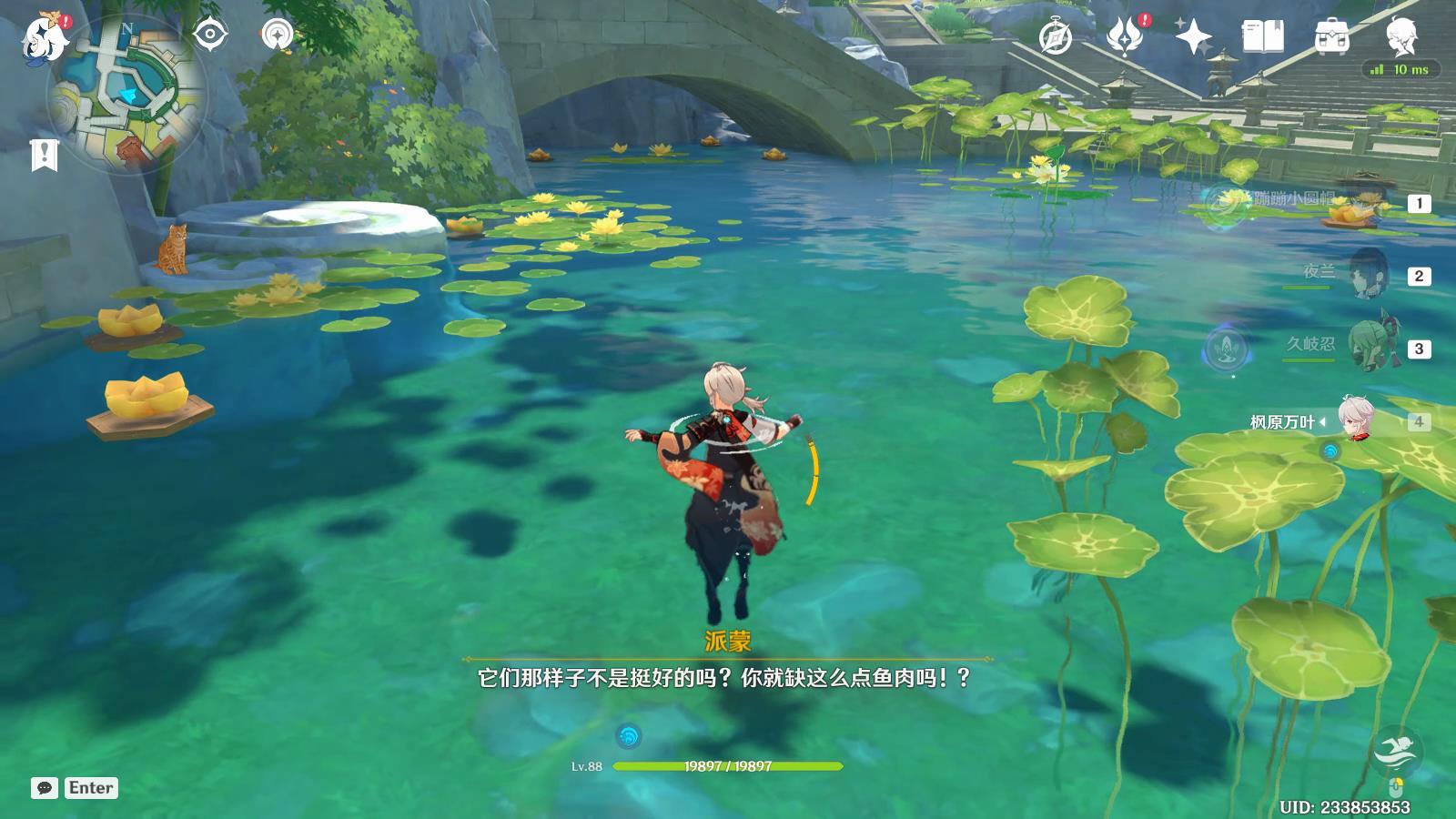The width and height of the screenshot is (1456, 819).
Task: Click the ringed star icon near minimap
Action: [x=277, y=35]
